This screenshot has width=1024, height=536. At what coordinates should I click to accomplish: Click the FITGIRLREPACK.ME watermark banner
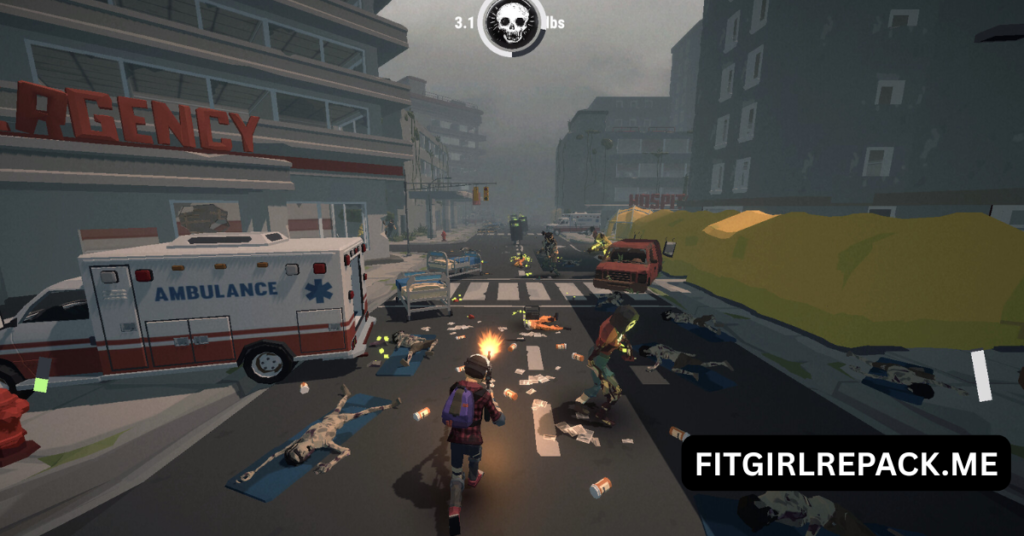point(846,463)
